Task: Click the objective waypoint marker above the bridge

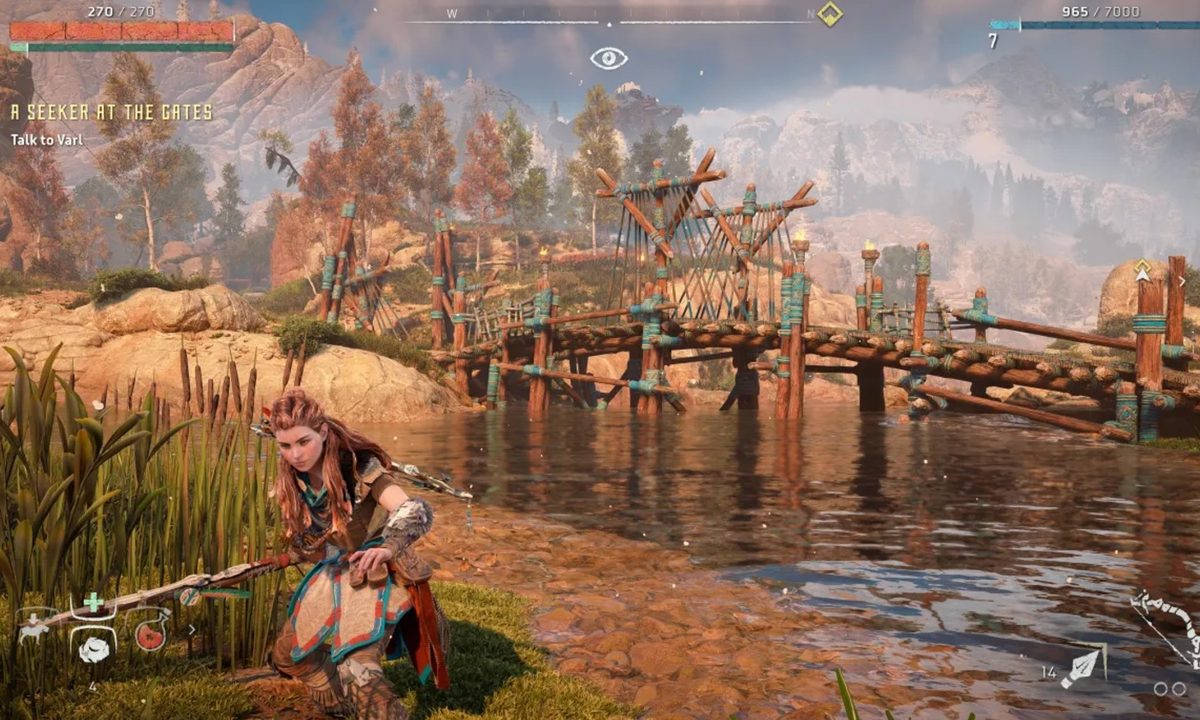Action: click(x=1142, y=270)
